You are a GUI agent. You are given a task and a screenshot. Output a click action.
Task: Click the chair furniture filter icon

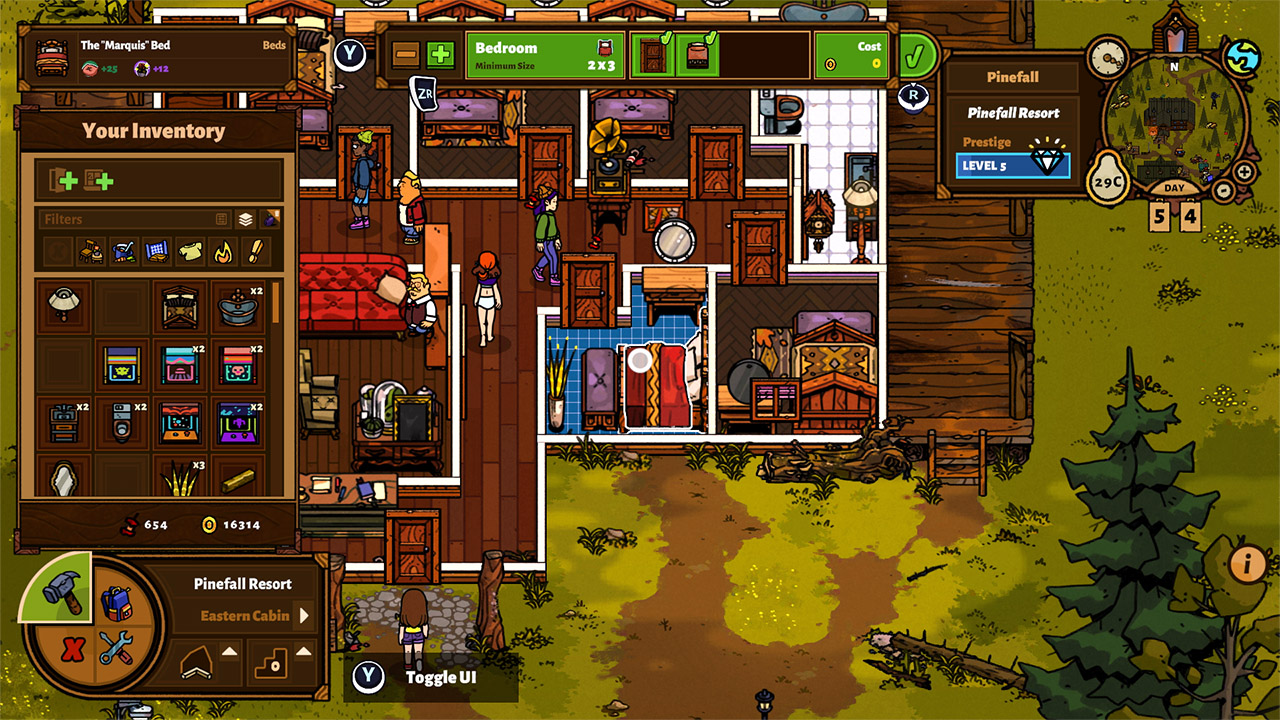(x=90, y=250)
